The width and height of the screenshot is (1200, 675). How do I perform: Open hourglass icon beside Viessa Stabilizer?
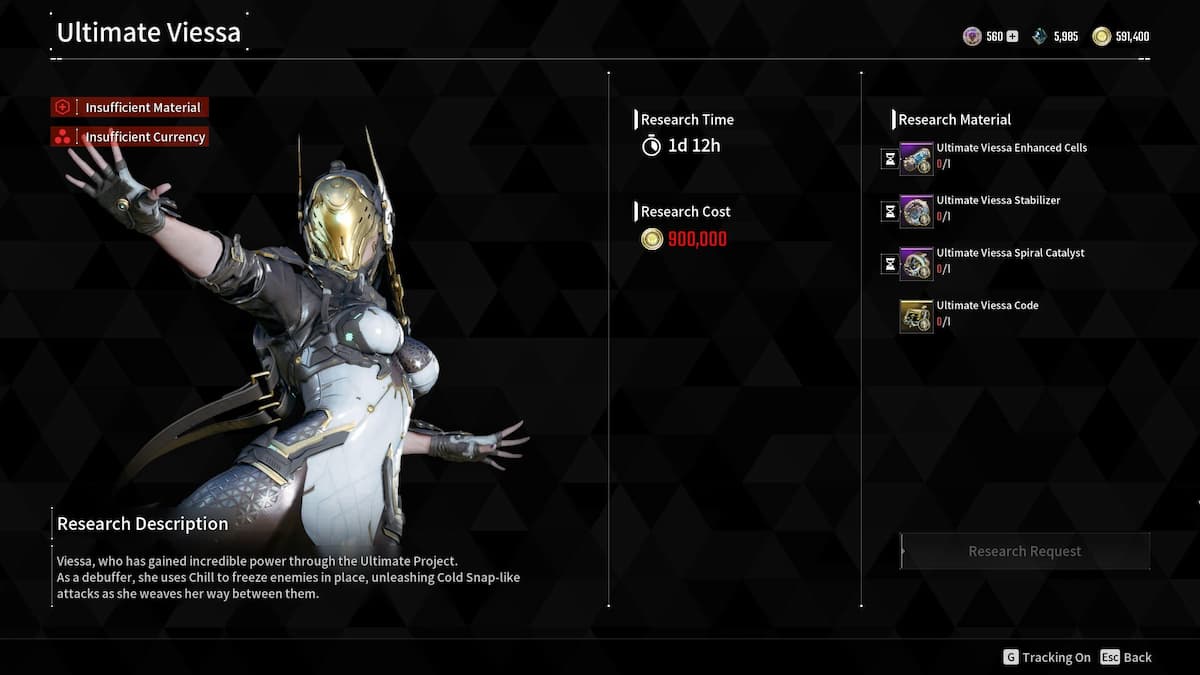(x=889, y=211)
